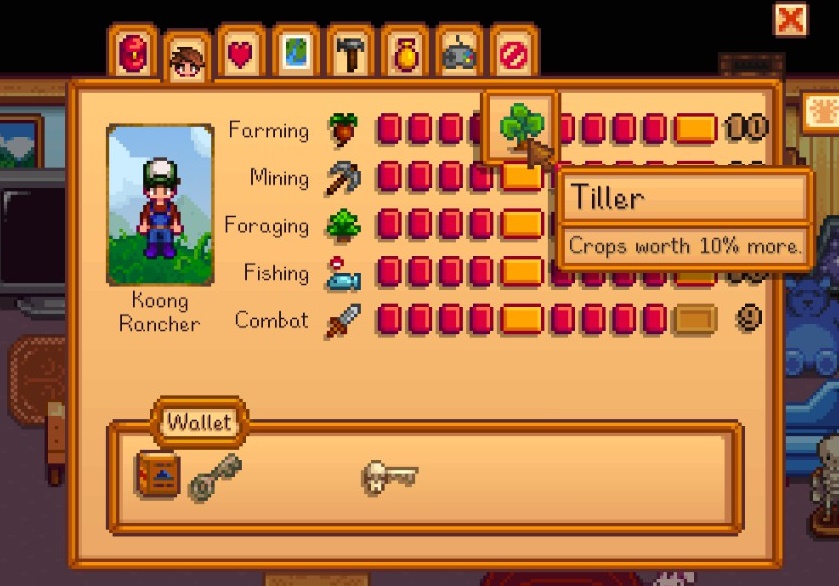This screenshot has height=586, width=839.
Task: Select the Rusty Key in the wallet
Action: pyautogui.click(x=215, y=475)
